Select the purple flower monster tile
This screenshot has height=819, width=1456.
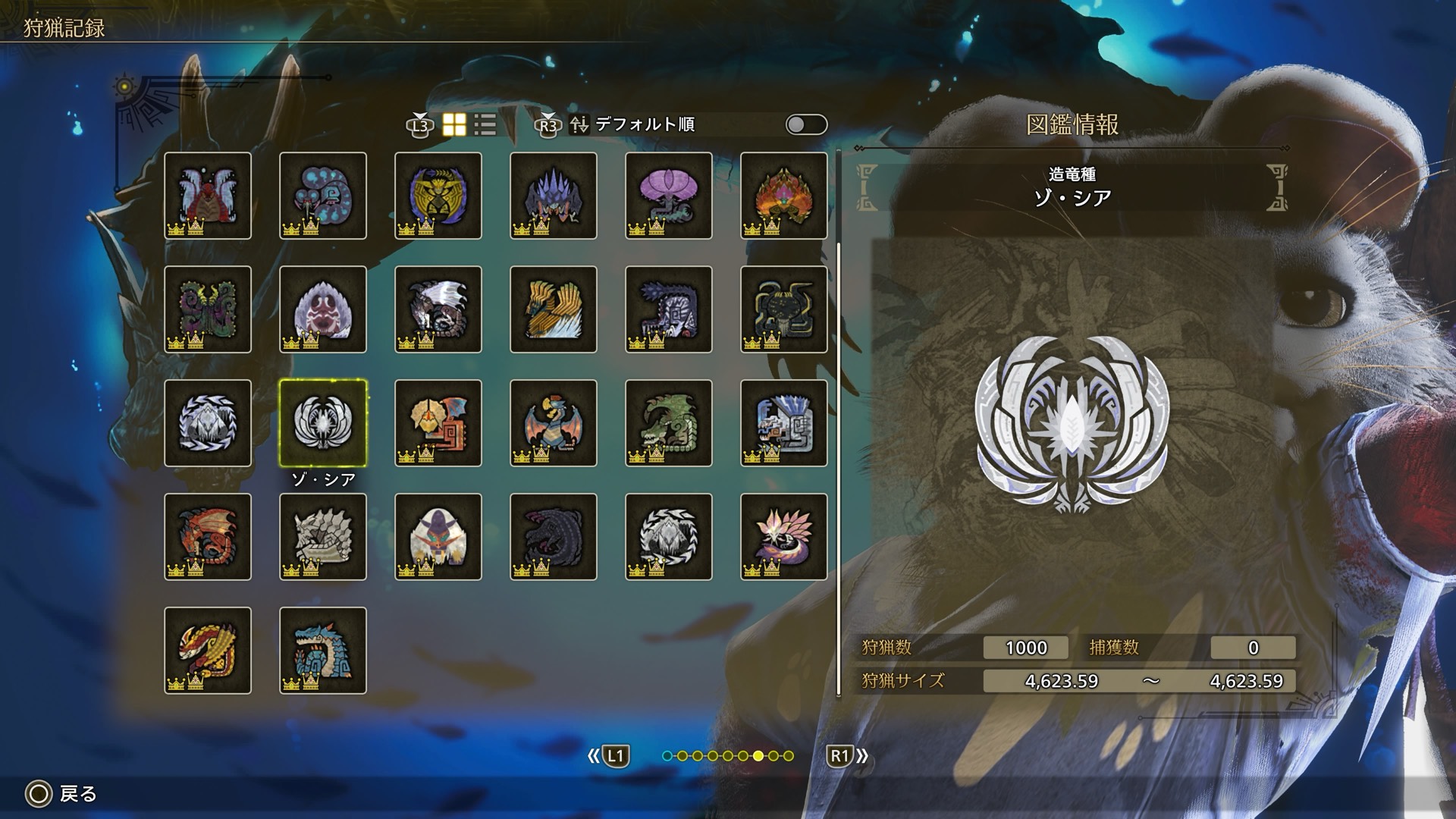(669, 196)
